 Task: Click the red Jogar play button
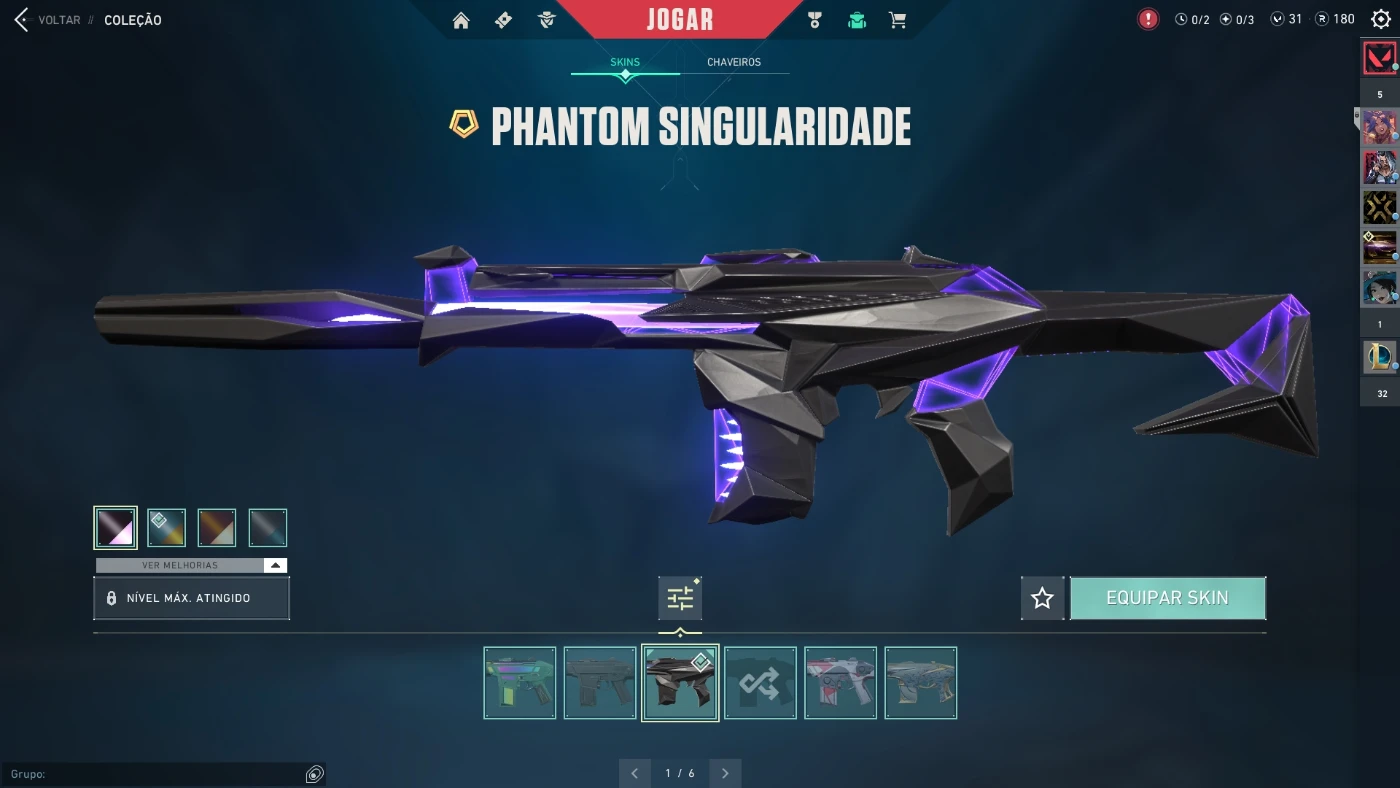point(680,20)
